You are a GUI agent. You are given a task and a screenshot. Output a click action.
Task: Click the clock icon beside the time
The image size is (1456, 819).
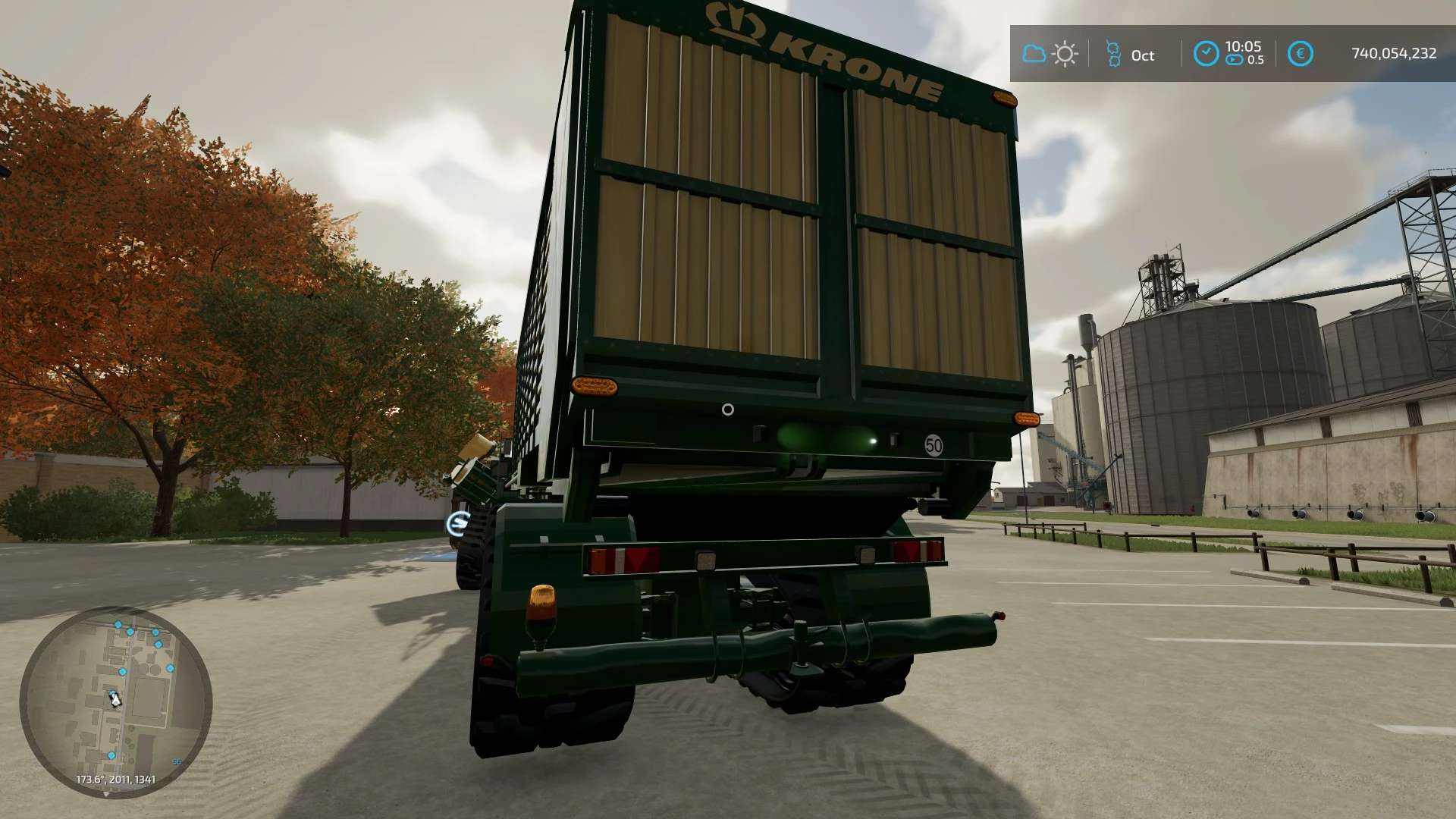[1206, 54]
